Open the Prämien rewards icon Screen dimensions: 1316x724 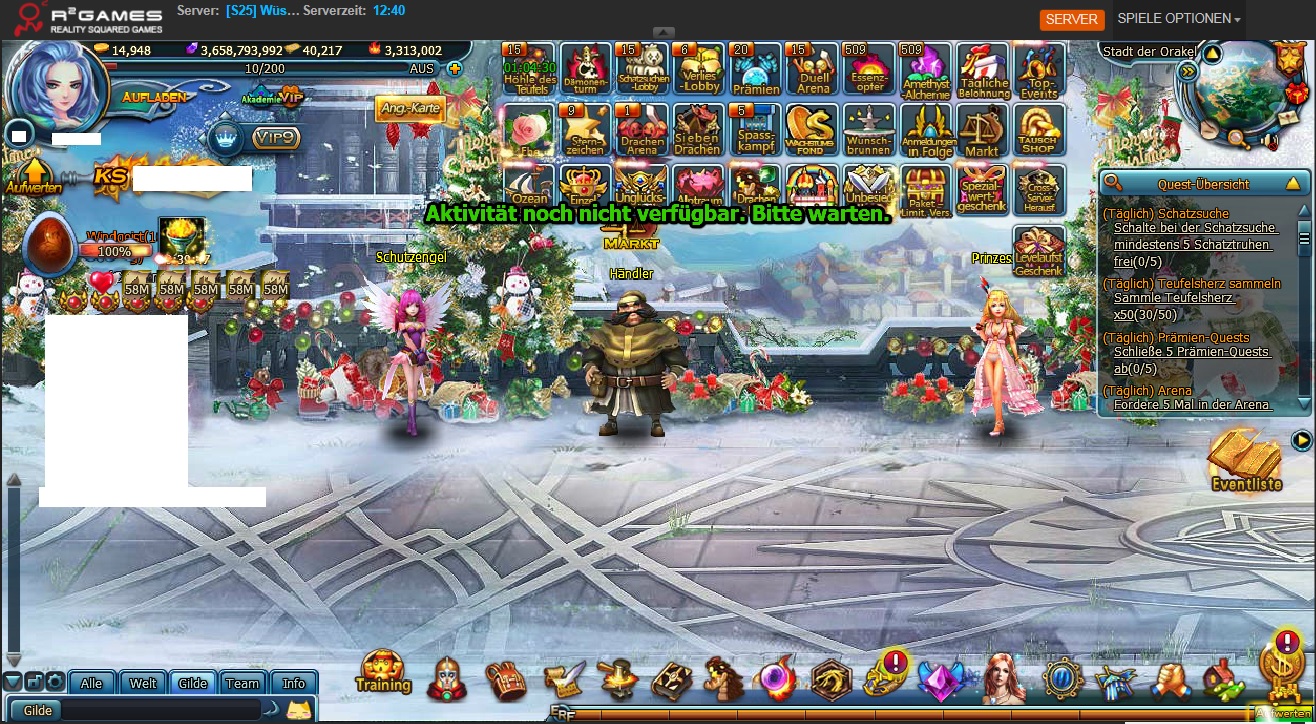pyautogui.click(x=756, y=70)
